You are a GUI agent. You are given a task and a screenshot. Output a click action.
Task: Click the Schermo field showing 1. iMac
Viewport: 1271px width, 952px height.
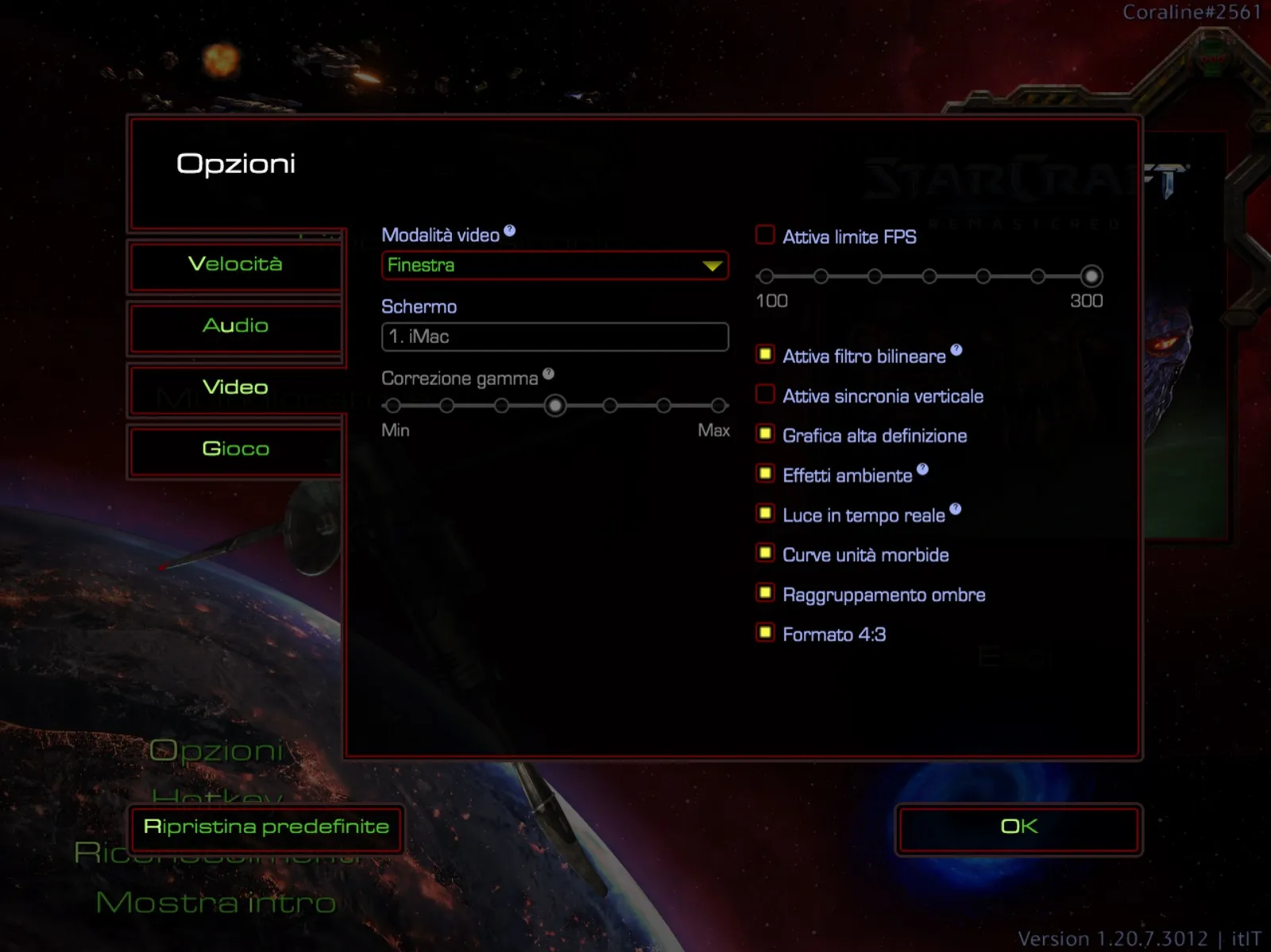tap(554, 337)
